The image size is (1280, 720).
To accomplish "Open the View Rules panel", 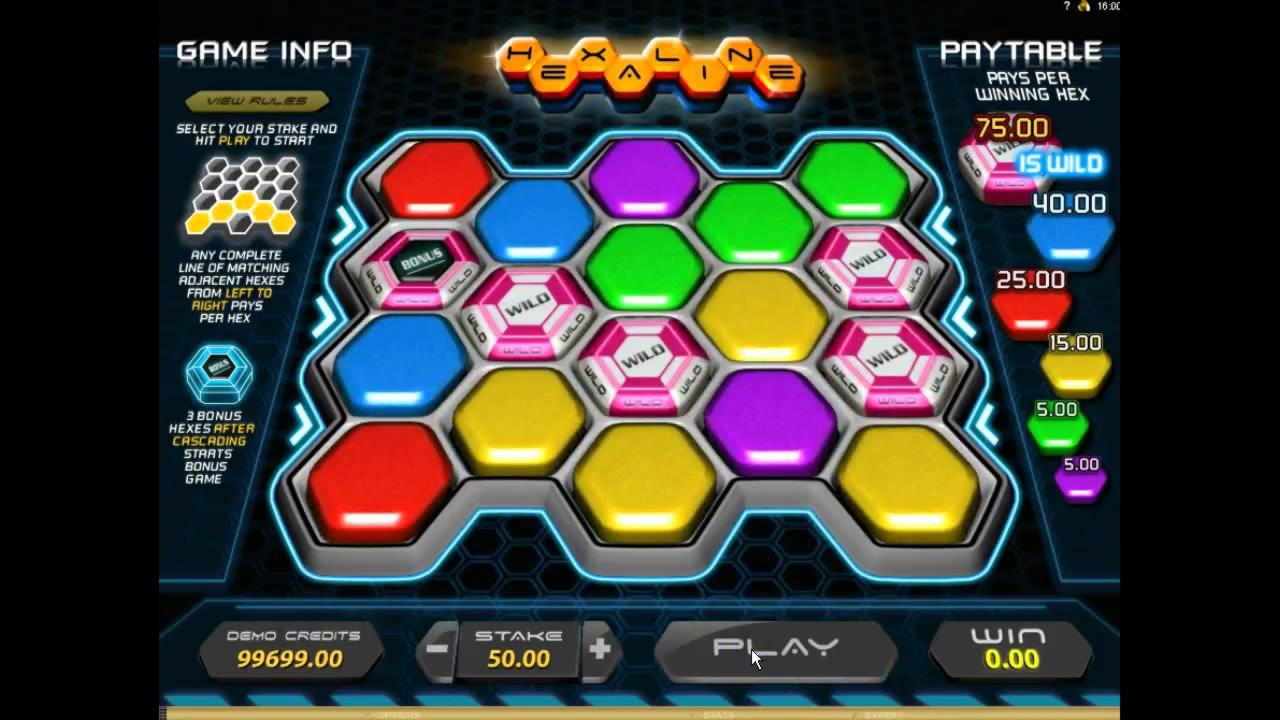I will (x=257, y=101).
